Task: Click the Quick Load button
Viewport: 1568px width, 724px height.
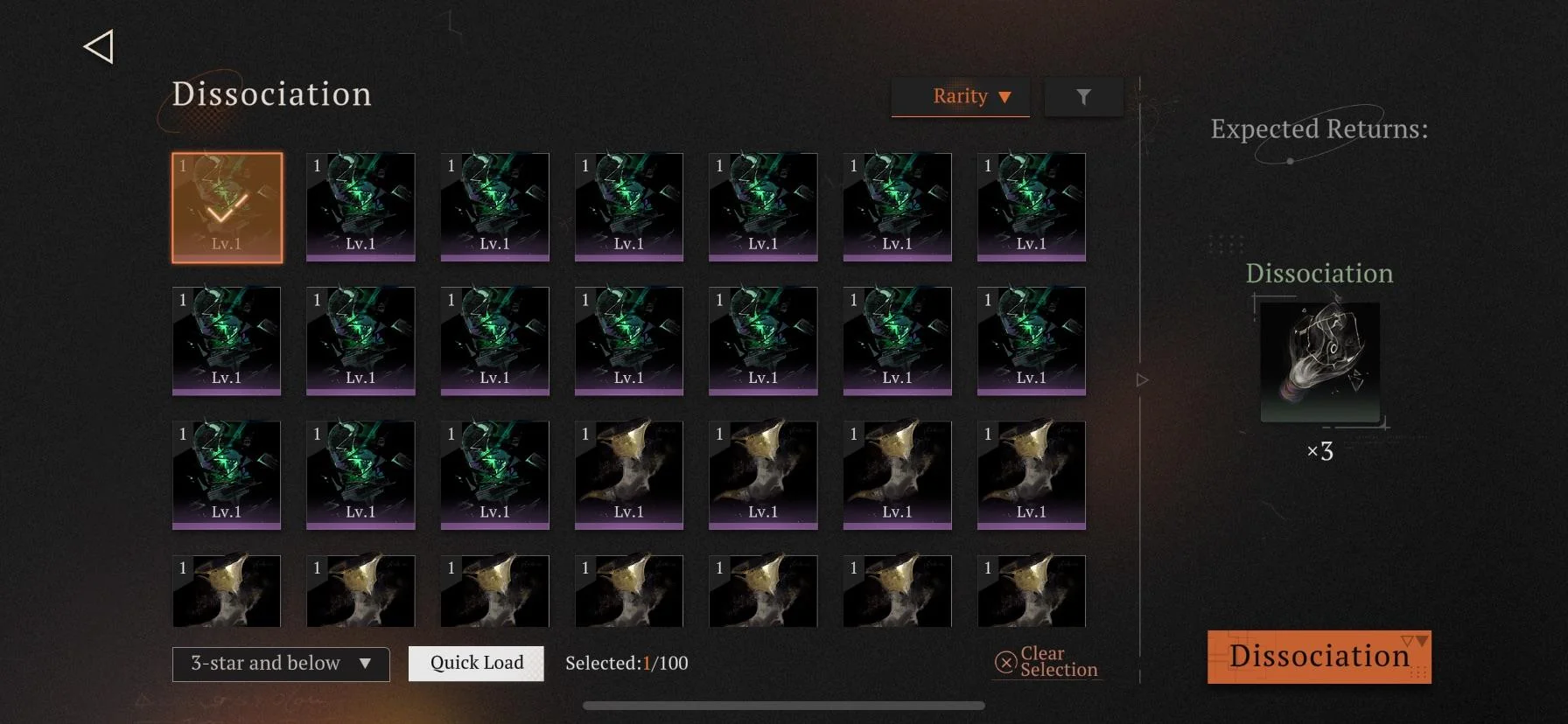Action: coord(476,664)
